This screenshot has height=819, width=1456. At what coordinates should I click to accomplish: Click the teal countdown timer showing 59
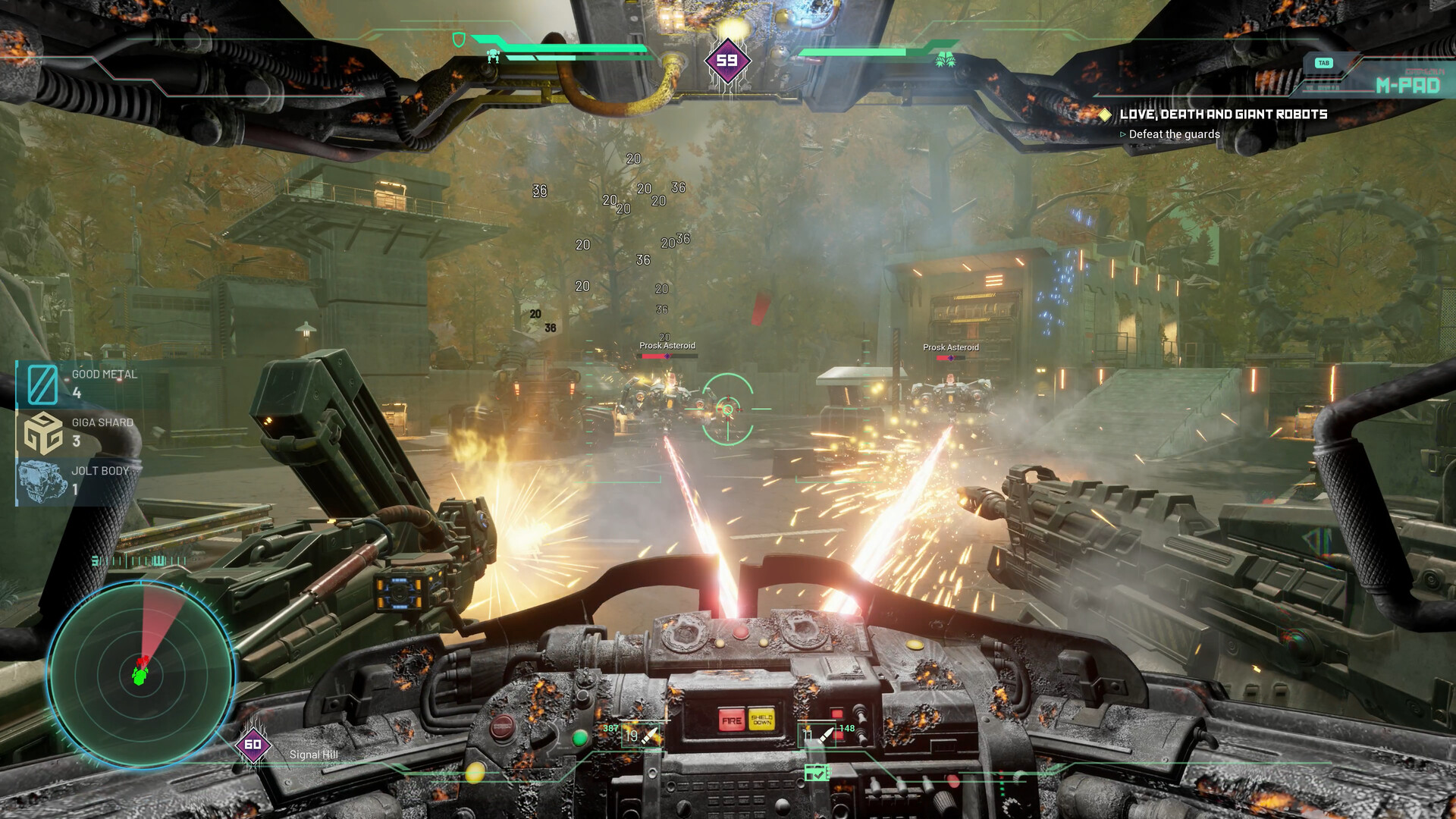(728, 58)
